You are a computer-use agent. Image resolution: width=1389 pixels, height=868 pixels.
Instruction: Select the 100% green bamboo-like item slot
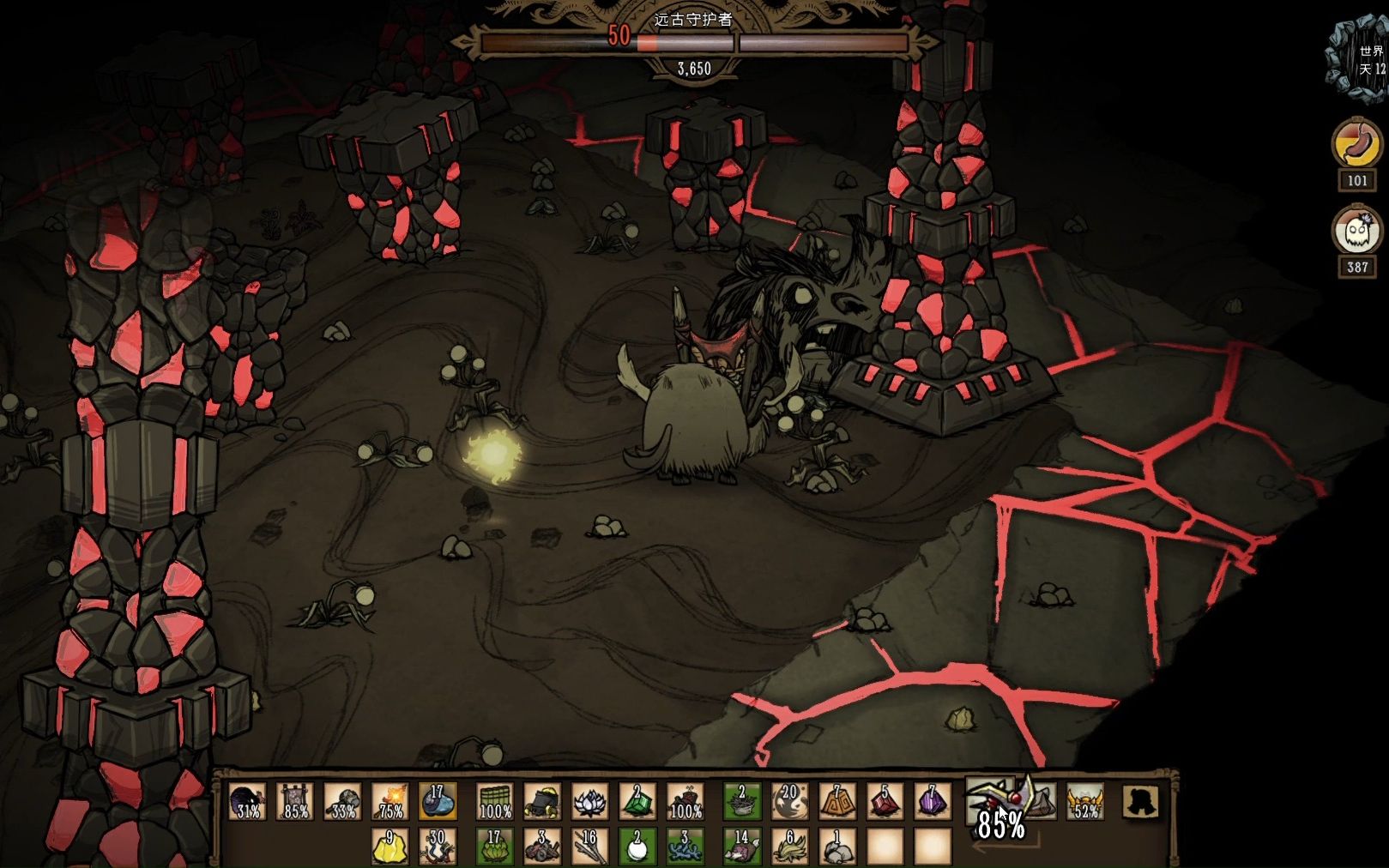pos(495,801)
